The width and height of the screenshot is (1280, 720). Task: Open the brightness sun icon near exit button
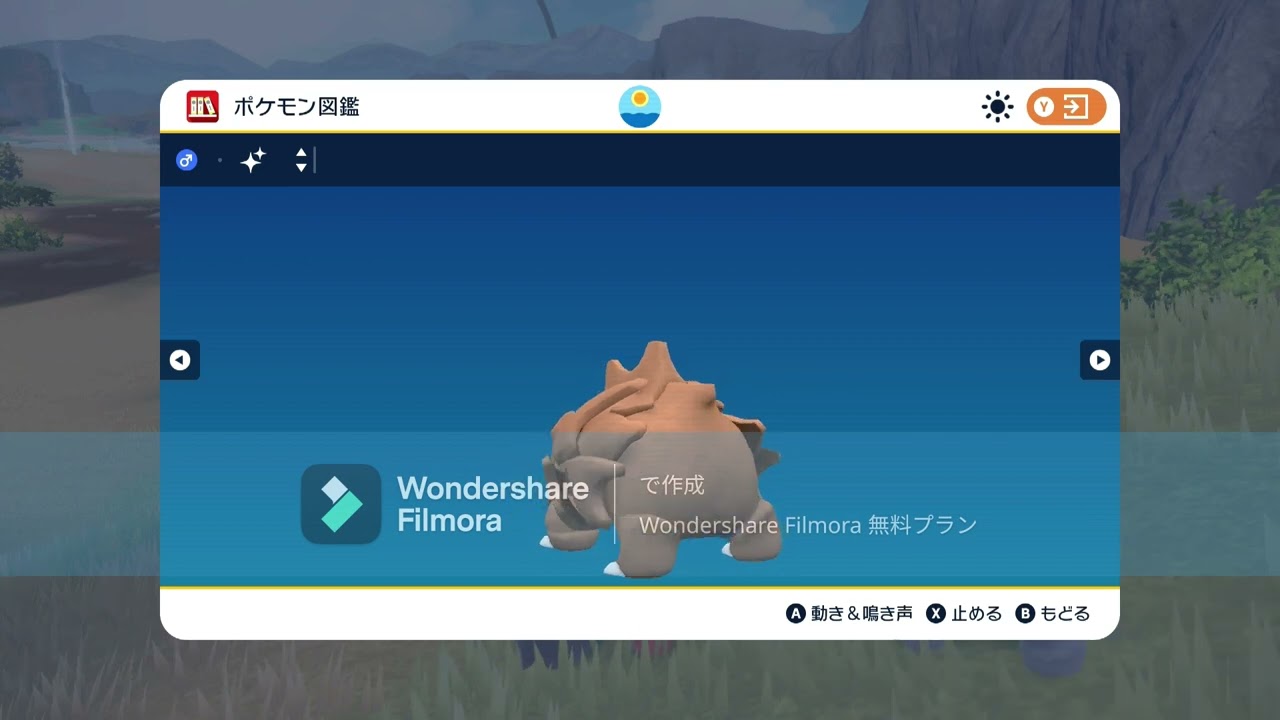(996, 106)
